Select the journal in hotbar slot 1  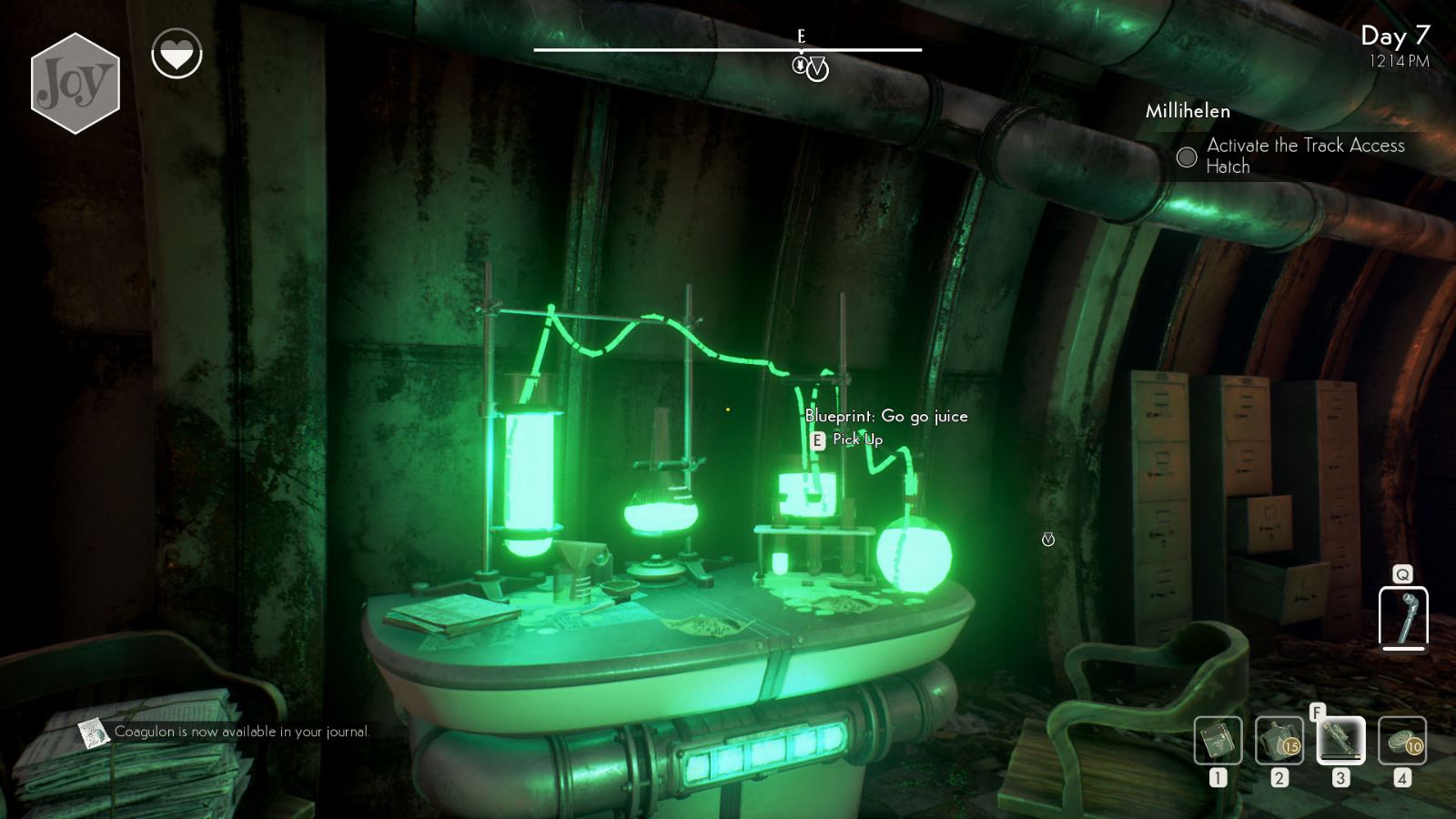(1219, 742)
